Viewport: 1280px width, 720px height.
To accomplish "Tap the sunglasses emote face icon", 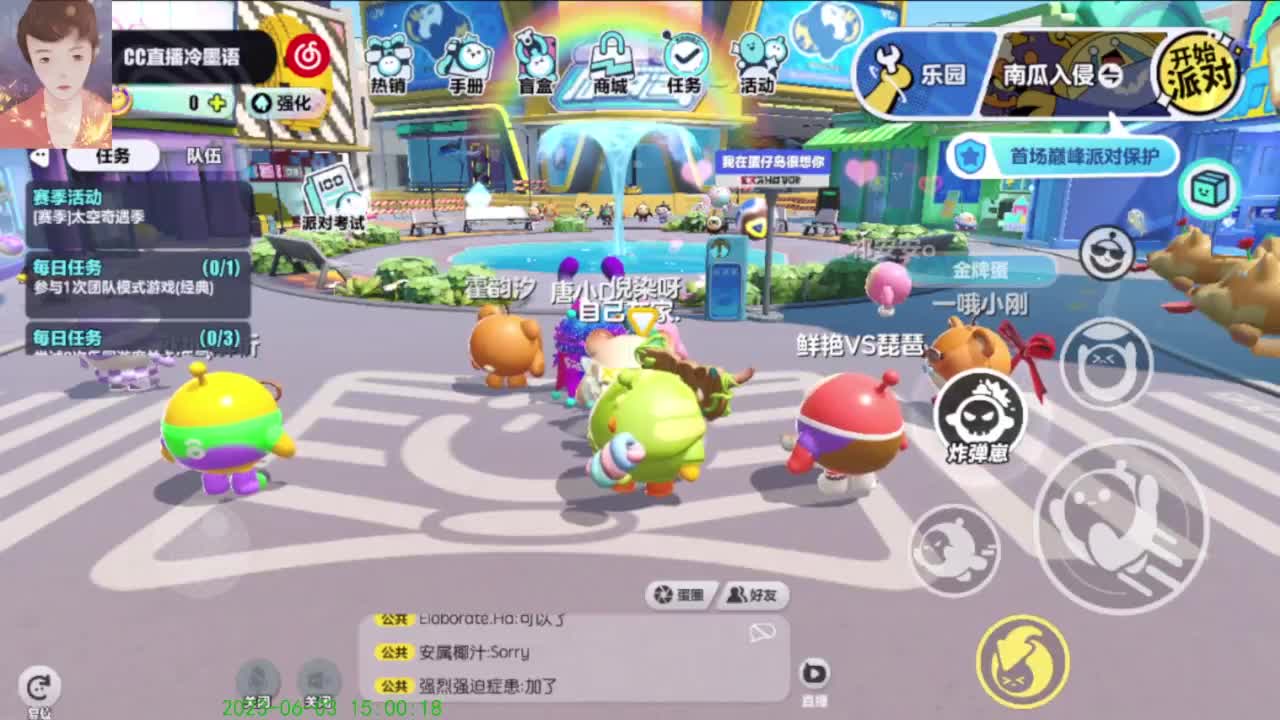I will [x=1103, y=358].
